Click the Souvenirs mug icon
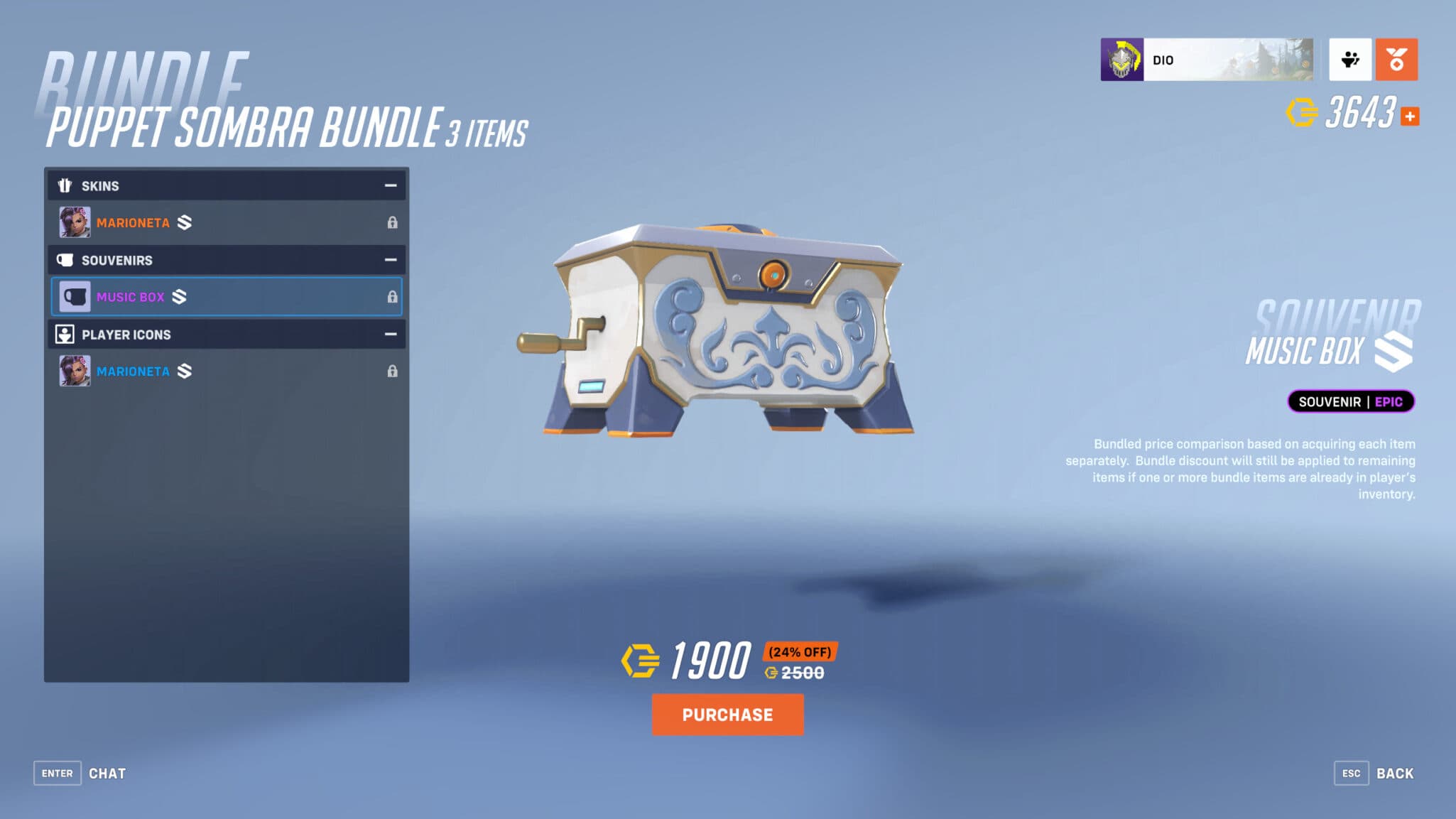 [65, 260]
